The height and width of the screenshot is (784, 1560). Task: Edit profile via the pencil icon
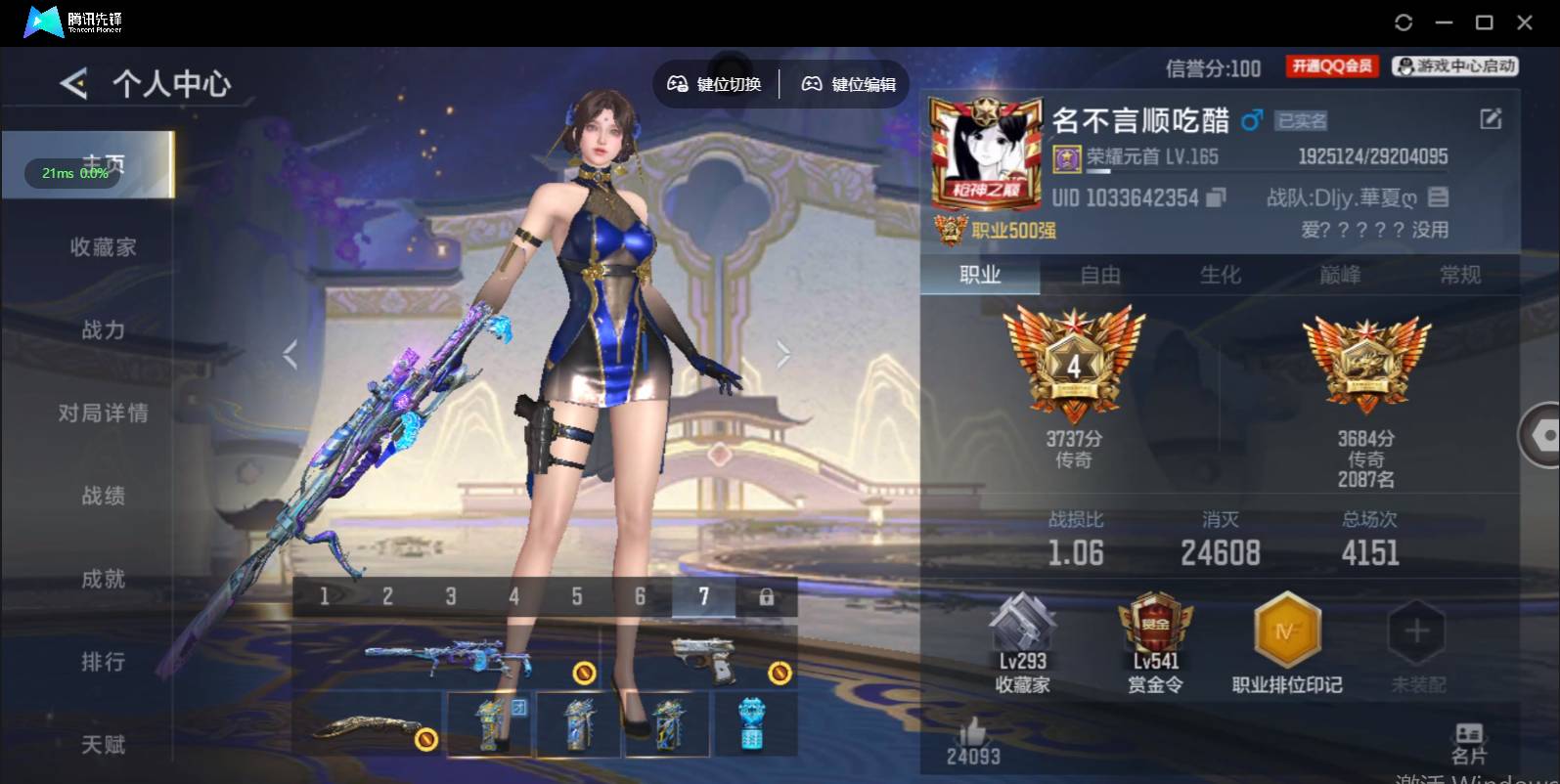[x=1491, y=118]
